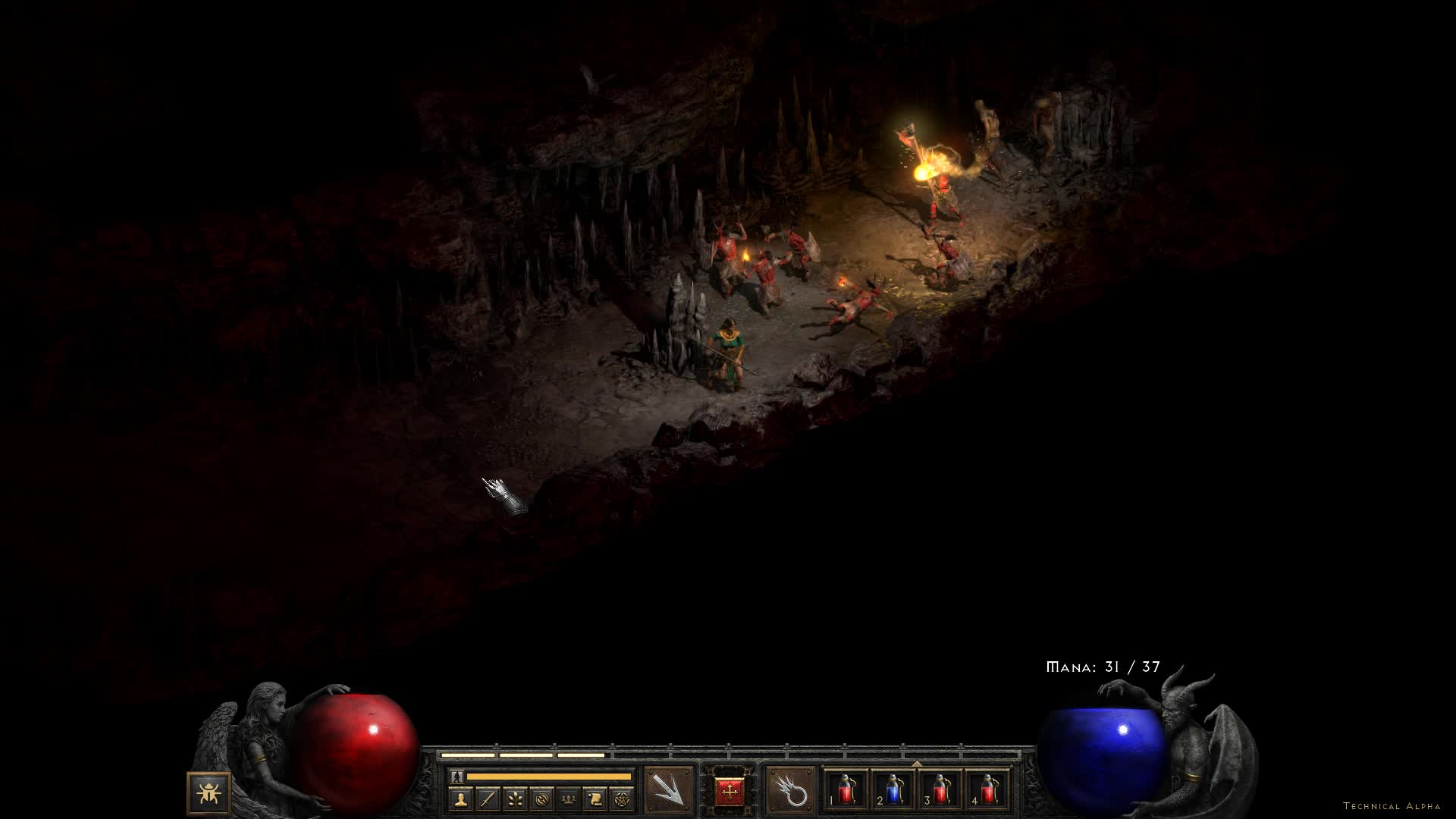Use the health potion in belt slot 1
Screen dimensions: 1456x819
click(x=846, y=790)
